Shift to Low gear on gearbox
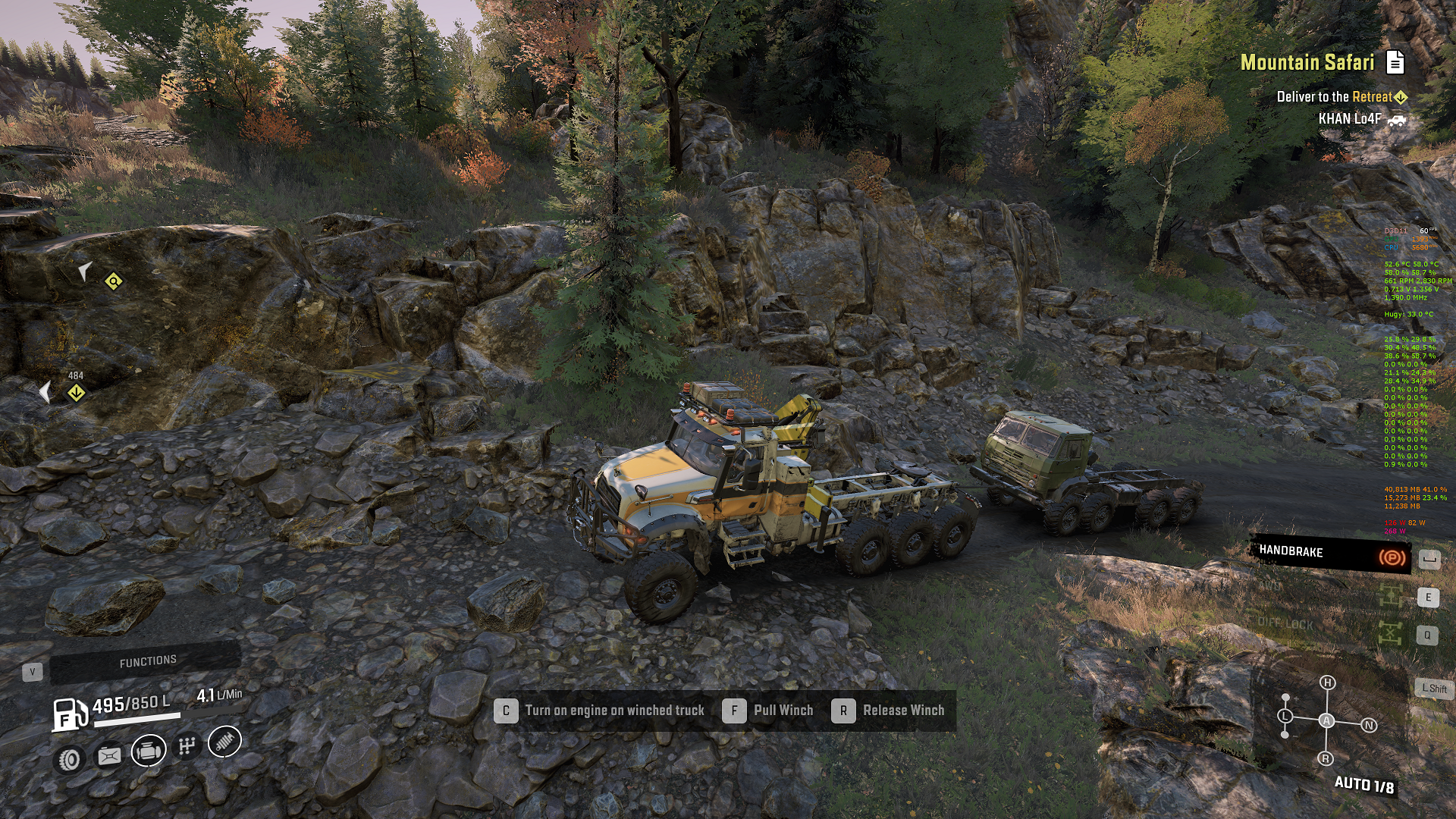This screenshot has height=819, width=1456. pos(1285,716)
